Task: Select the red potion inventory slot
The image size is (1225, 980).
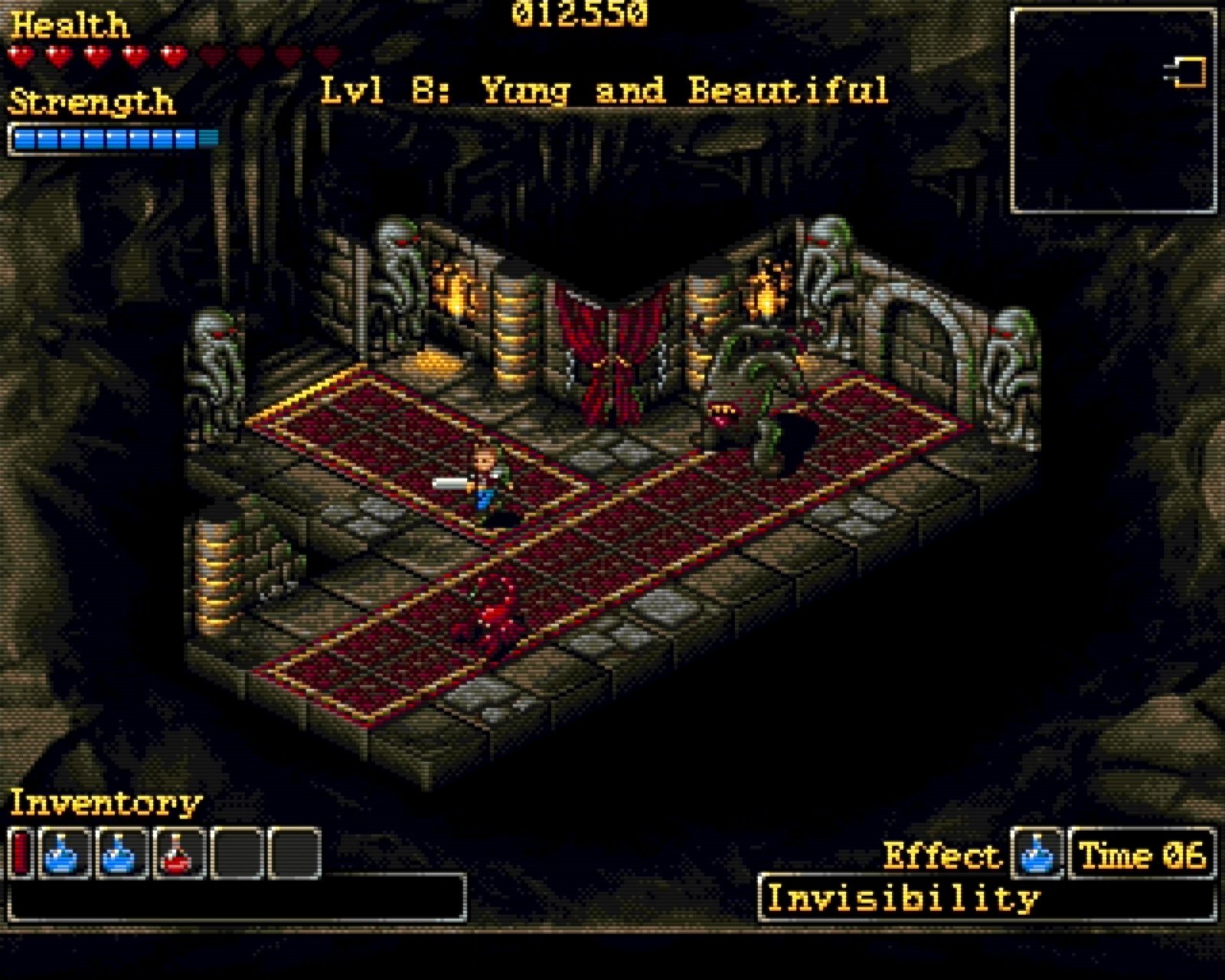Action: [179, 853]
